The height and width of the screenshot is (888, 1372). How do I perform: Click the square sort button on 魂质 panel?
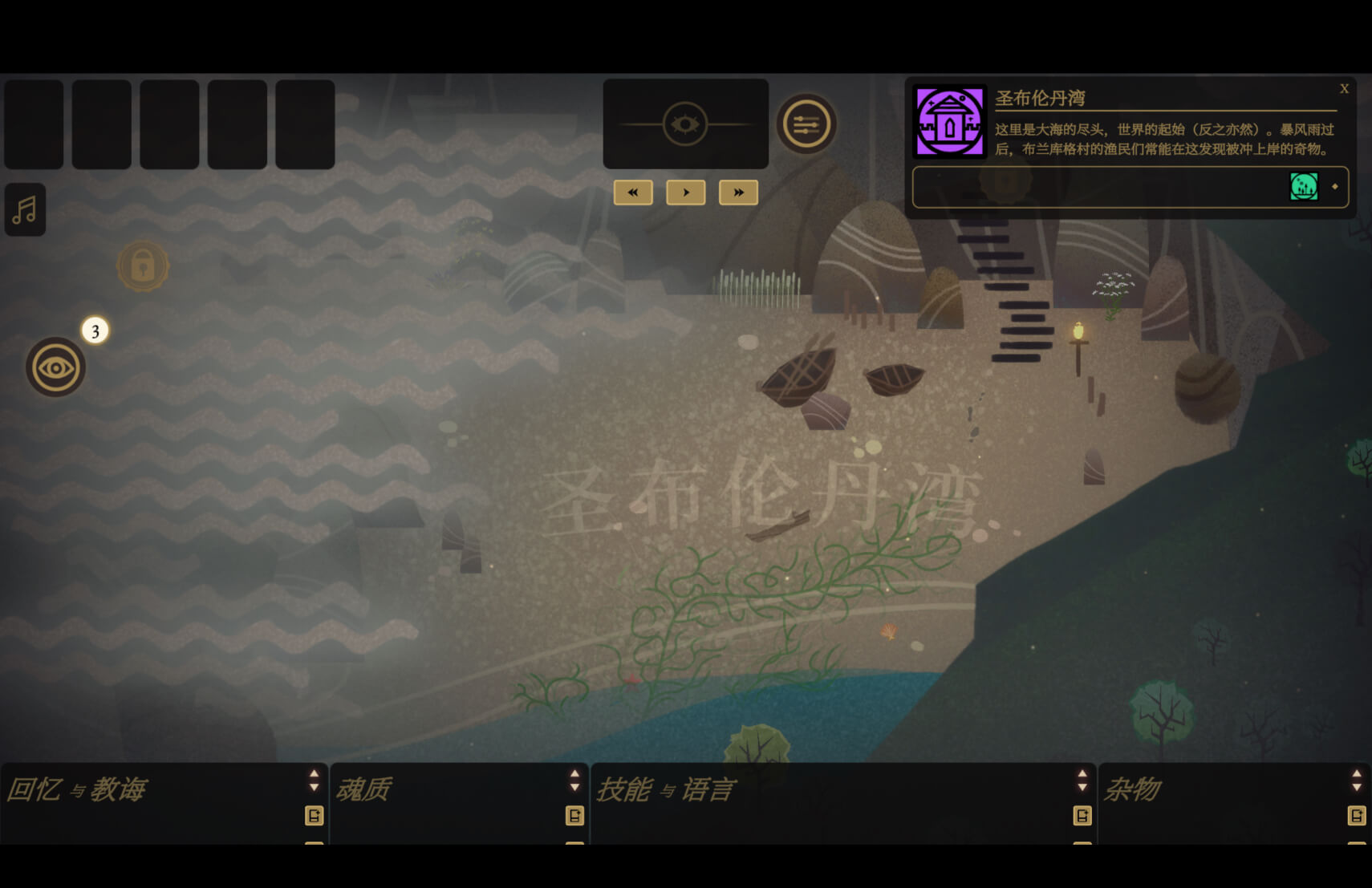click(574, 816)
